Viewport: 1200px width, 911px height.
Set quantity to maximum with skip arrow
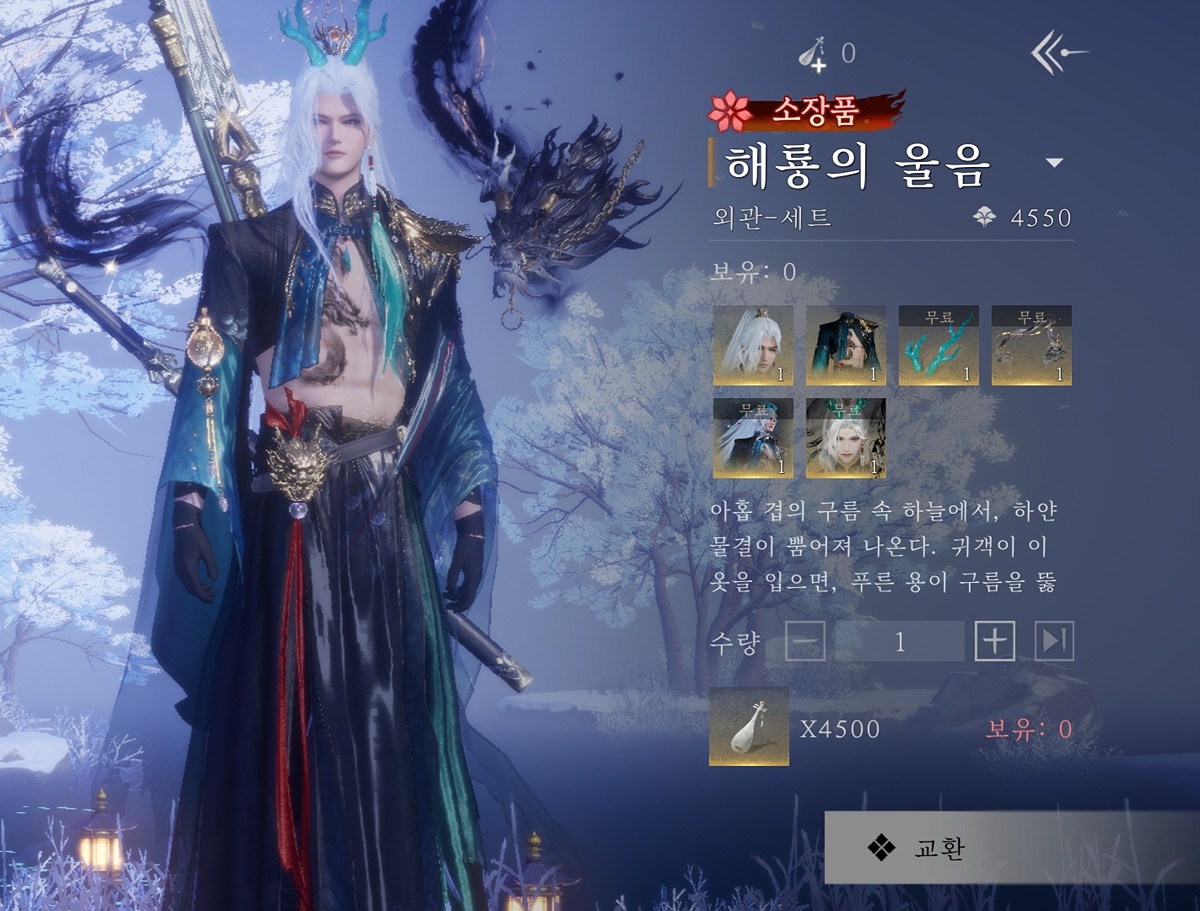1054,641
